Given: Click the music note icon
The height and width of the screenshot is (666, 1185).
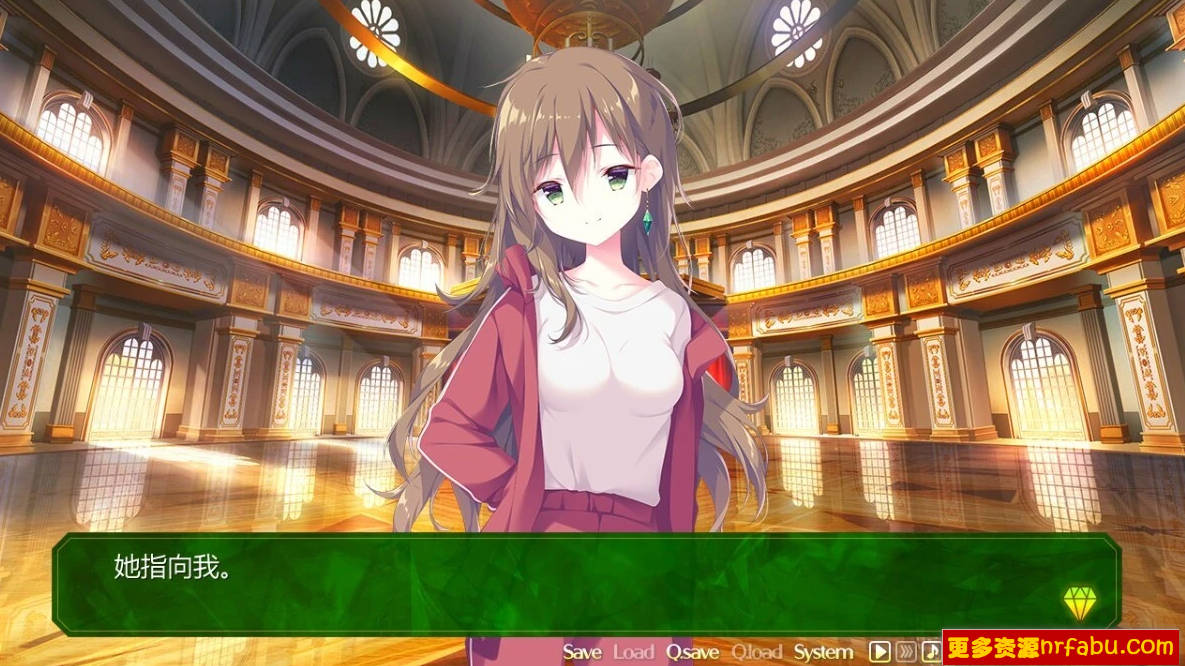Looking at the screenshot, I should [931, 652].
